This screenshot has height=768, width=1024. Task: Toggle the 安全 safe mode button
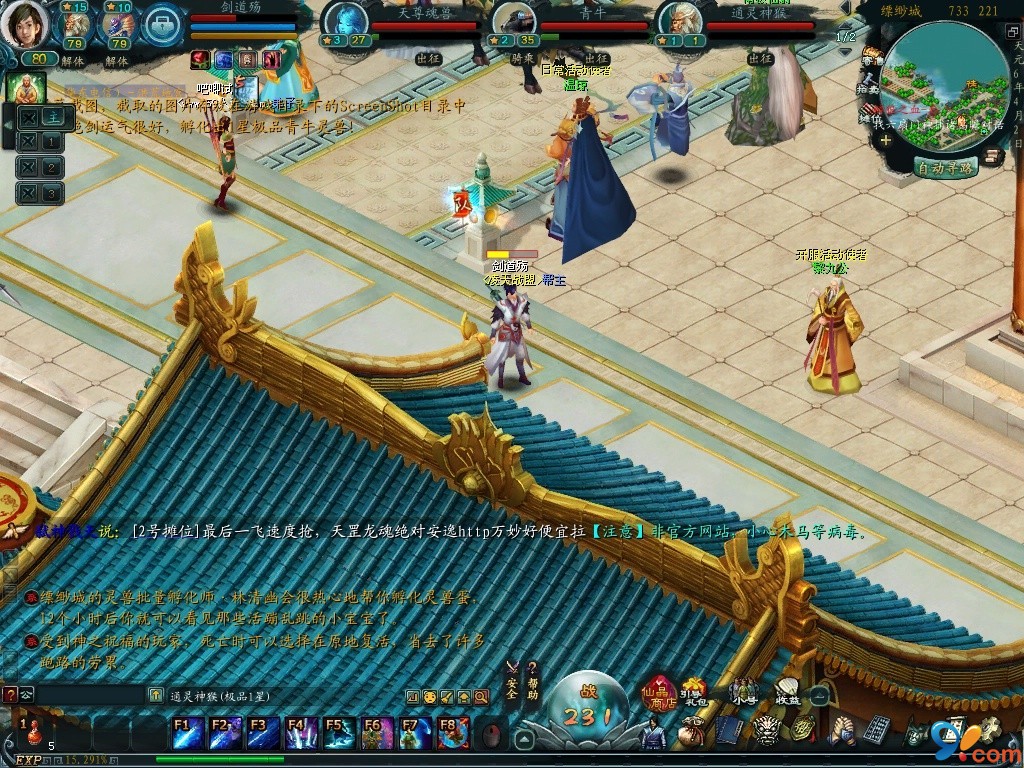512,682
